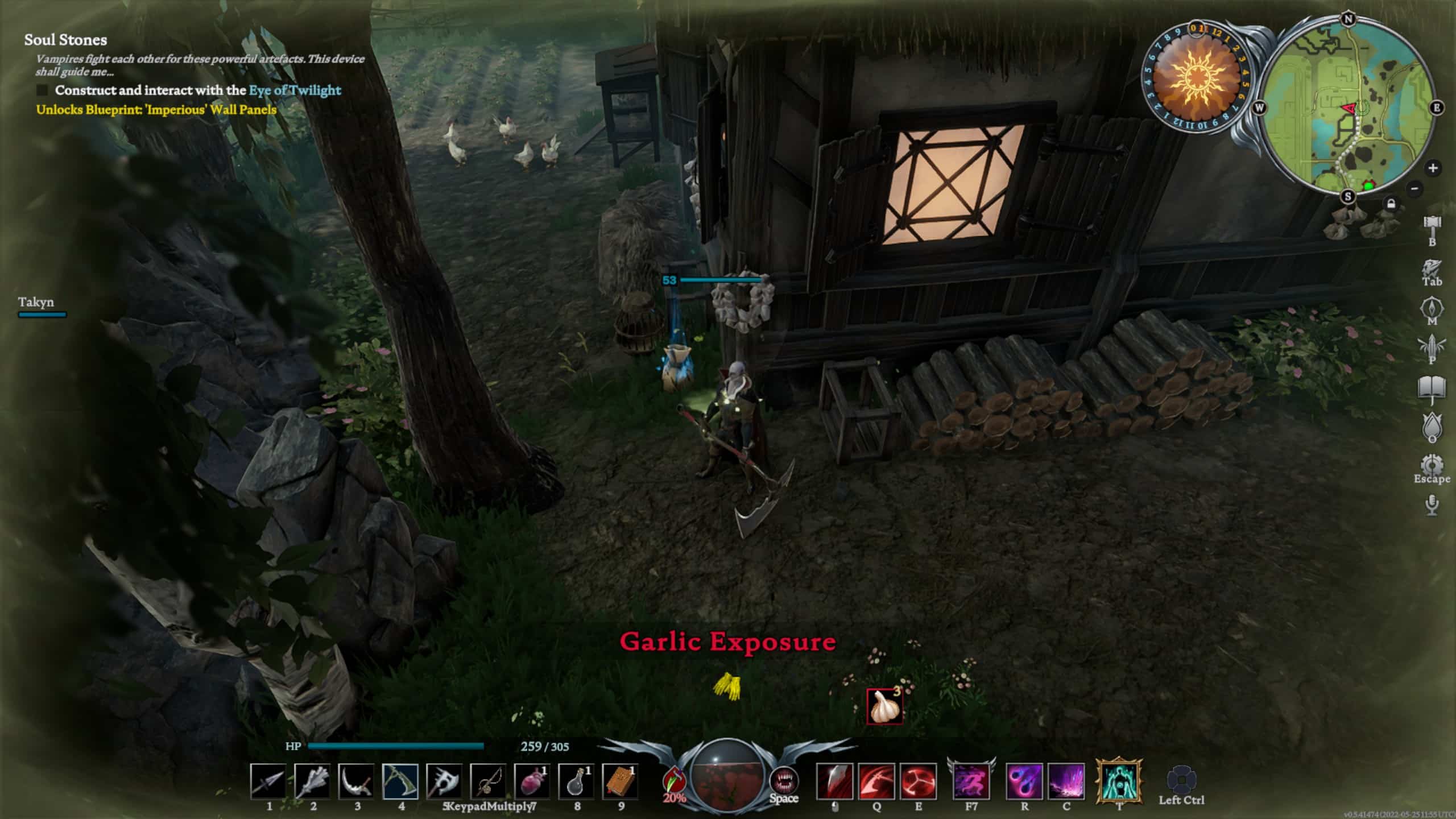Image resolution: width=1456 pixels, height=819 pixels.
Task: Open progression with the P sword icon
Action: pyautogui.click(x=1433, y=345)
